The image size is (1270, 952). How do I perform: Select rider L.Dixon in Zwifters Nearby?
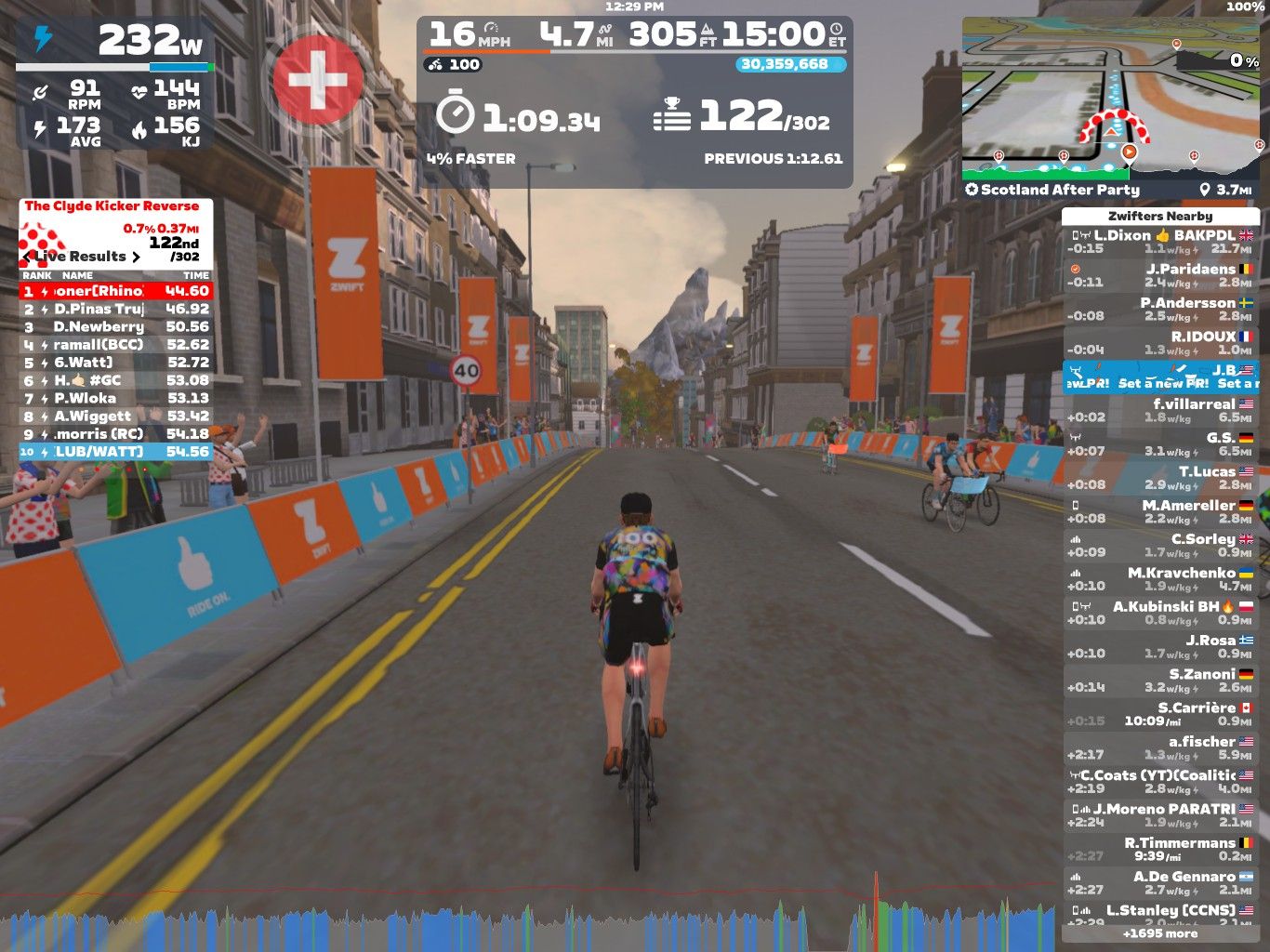tap(1159, 242)
